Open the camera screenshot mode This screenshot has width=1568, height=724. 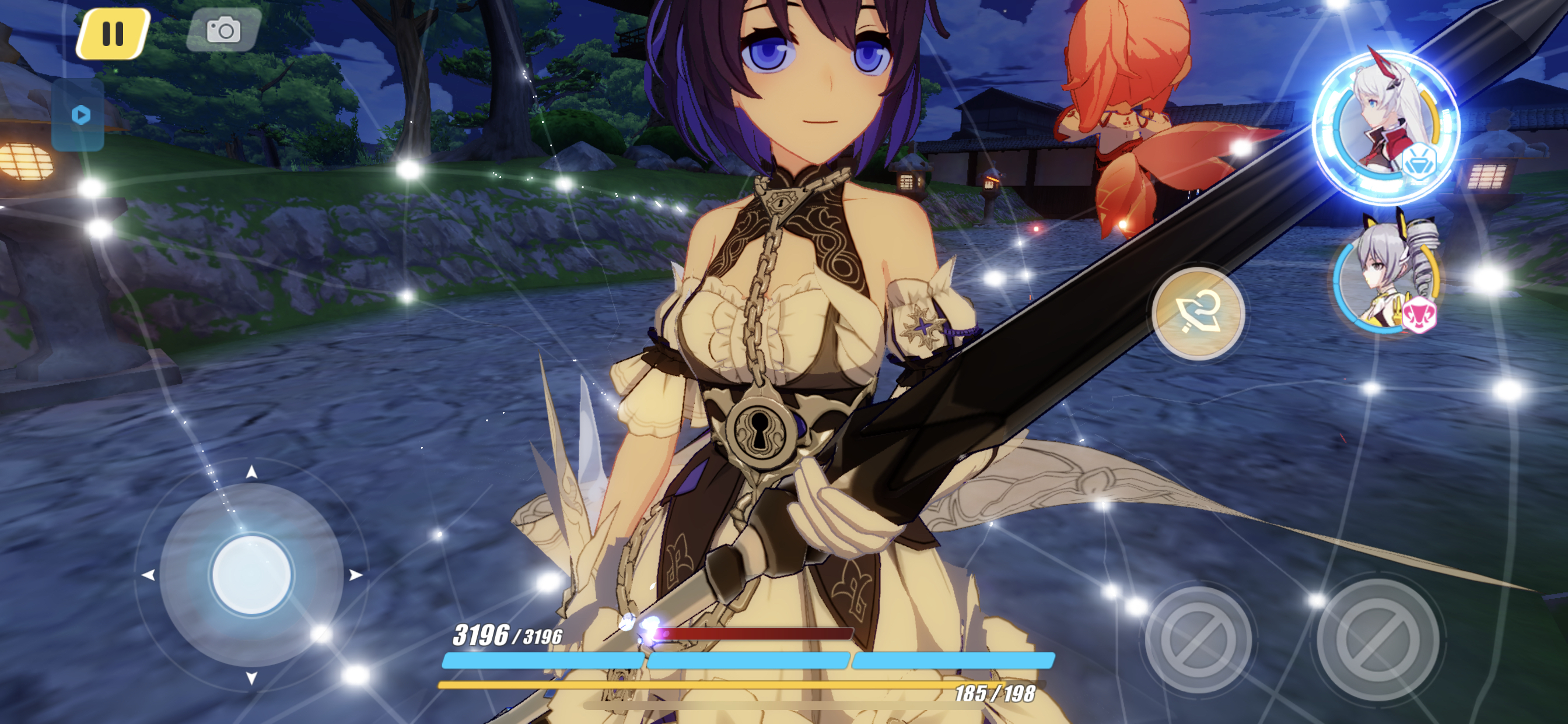223,30
